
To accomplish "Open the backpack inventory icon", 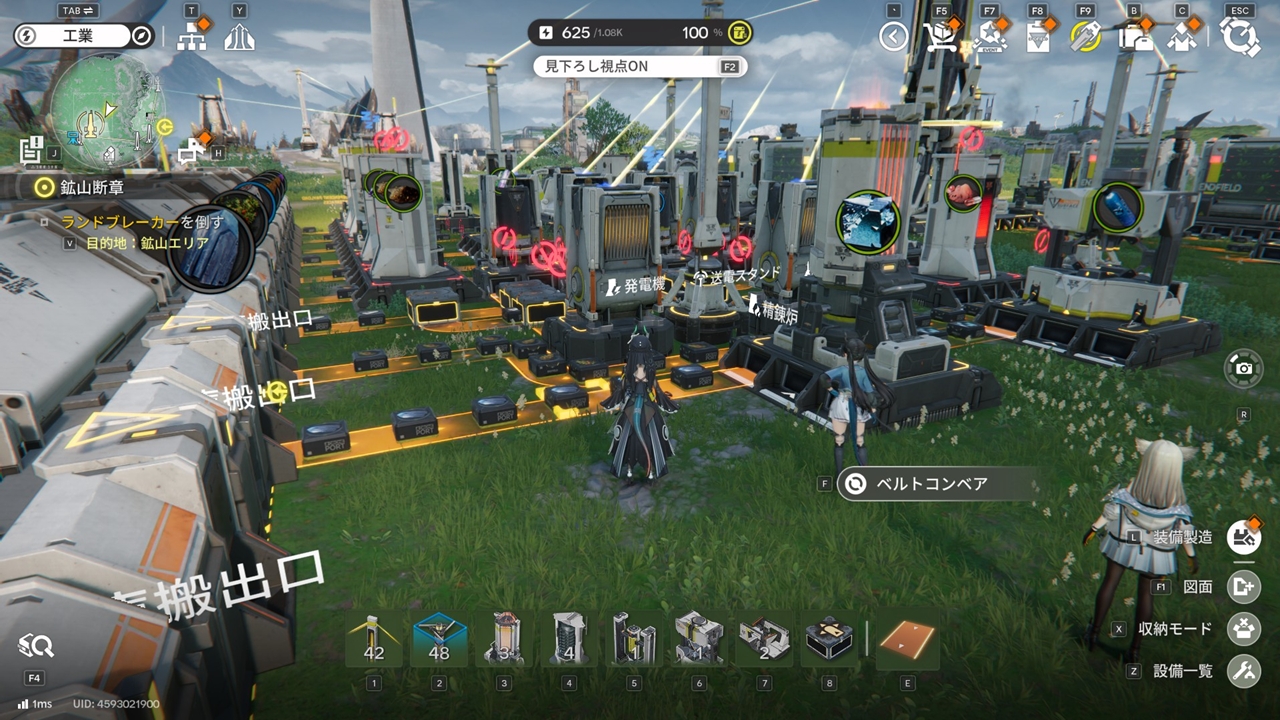I will pos(1134,38).
